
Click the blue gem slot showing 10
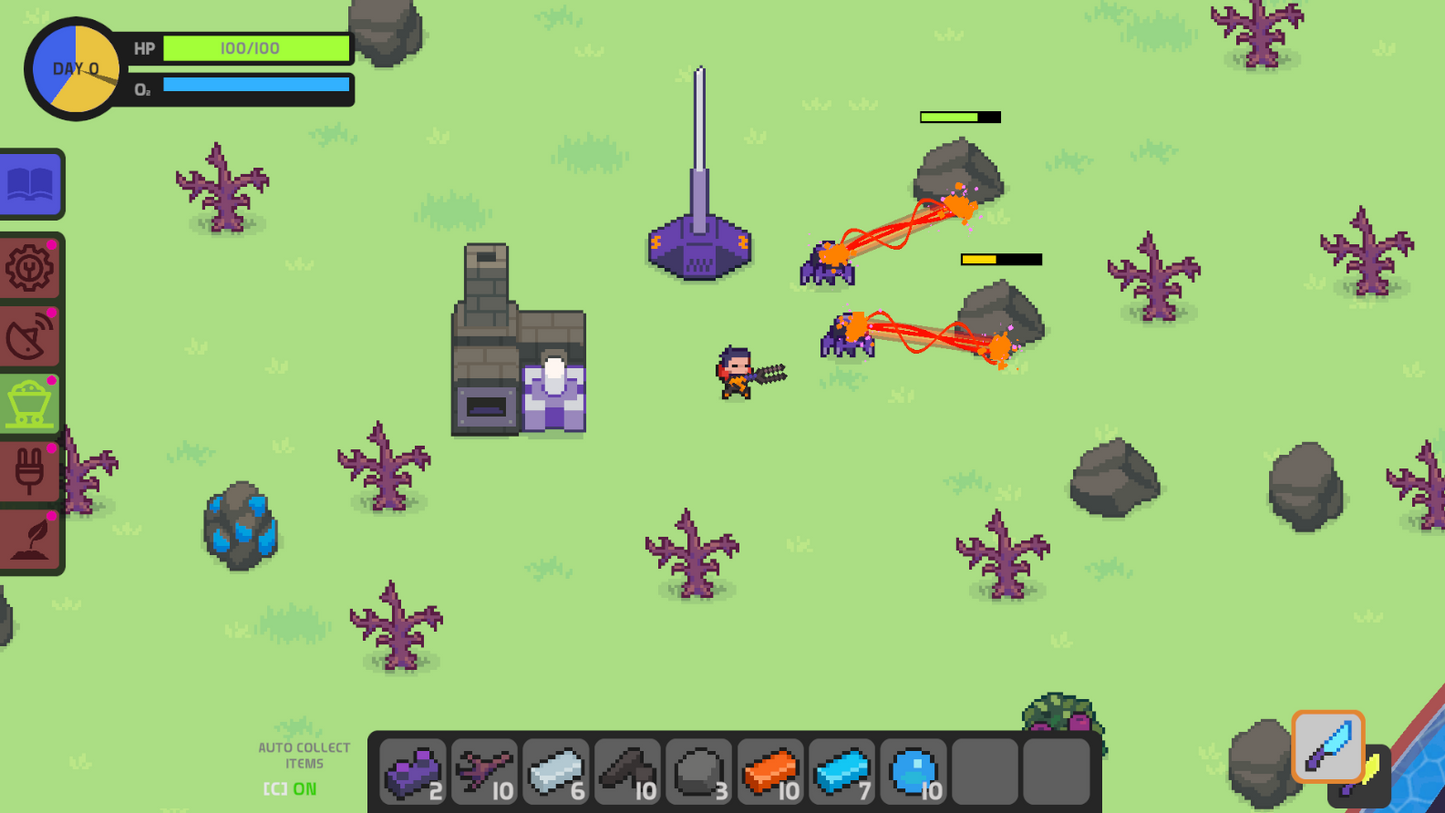[914, 770]
